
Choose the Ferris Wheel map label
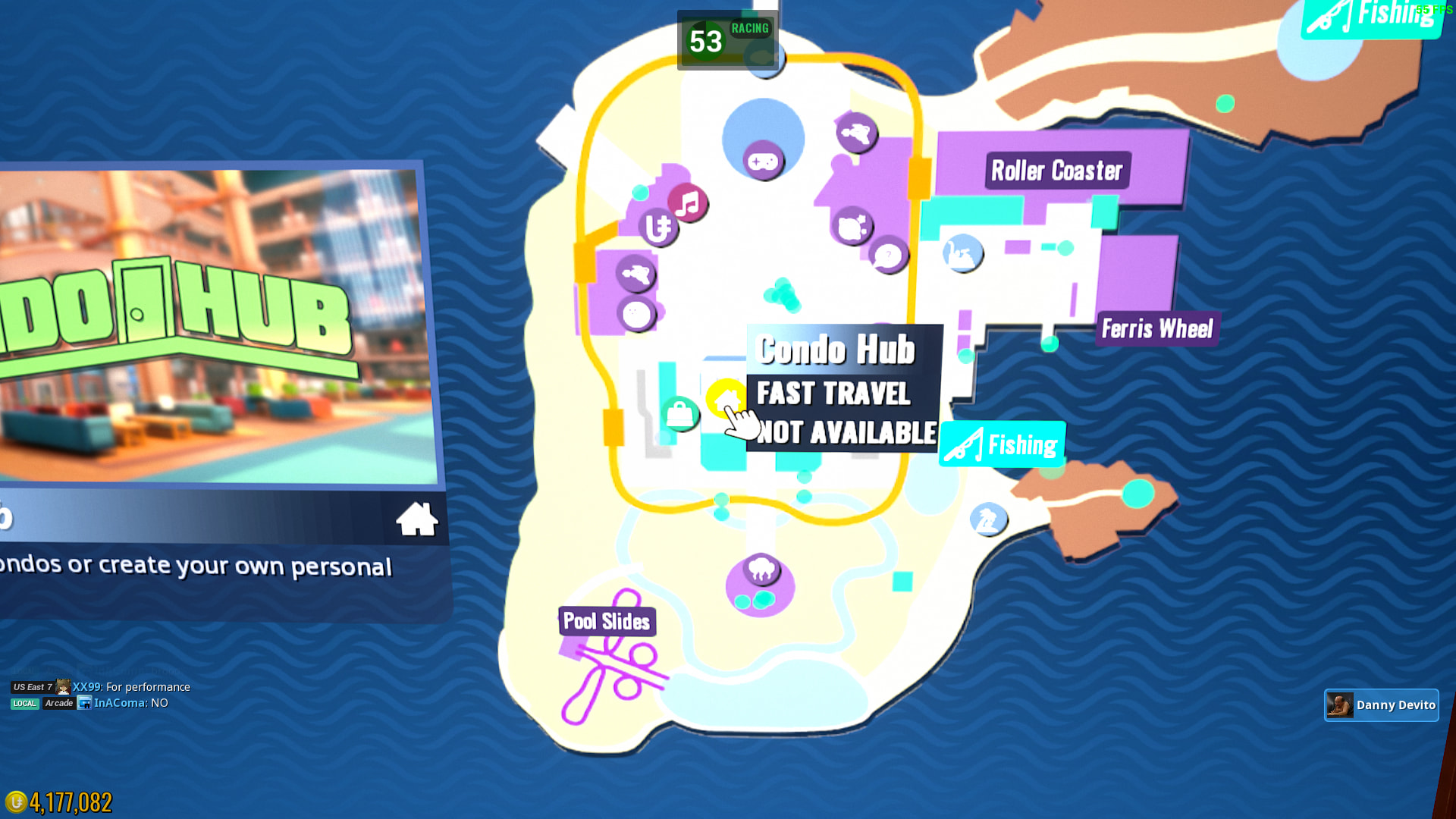pos(1156,329)
